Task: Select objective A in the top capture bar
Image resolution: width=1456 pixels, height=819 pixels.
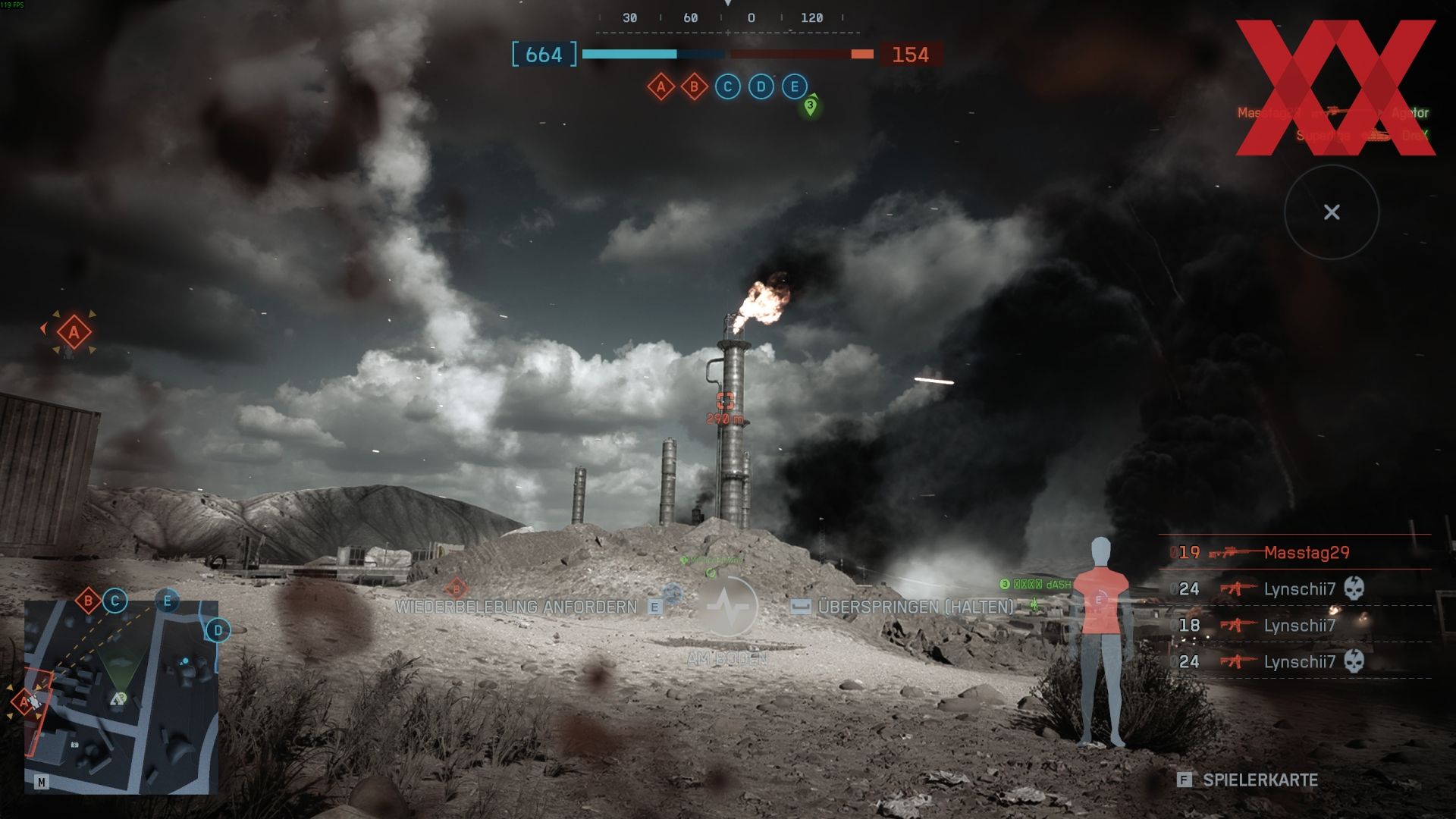Action: pos(661,87)
